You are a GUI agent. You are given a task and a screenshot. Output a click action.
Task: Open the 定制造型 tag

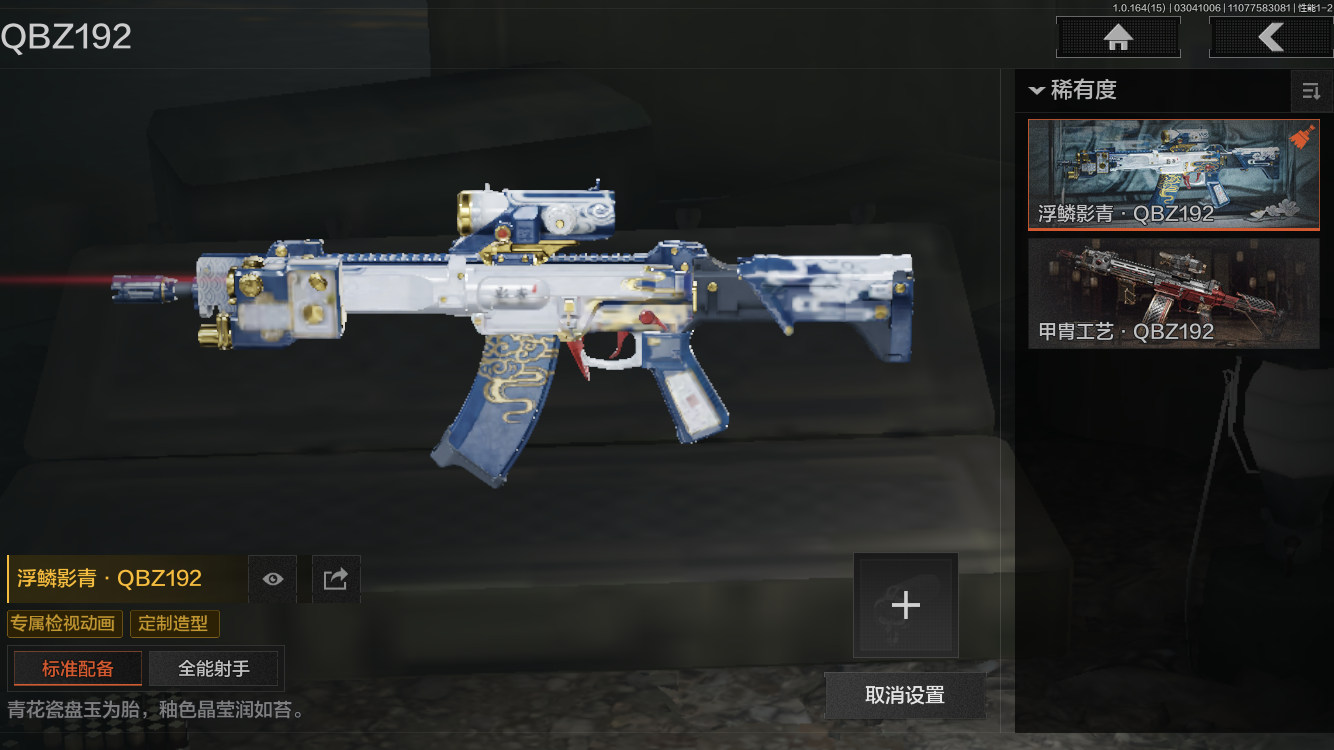coord(174,624)
